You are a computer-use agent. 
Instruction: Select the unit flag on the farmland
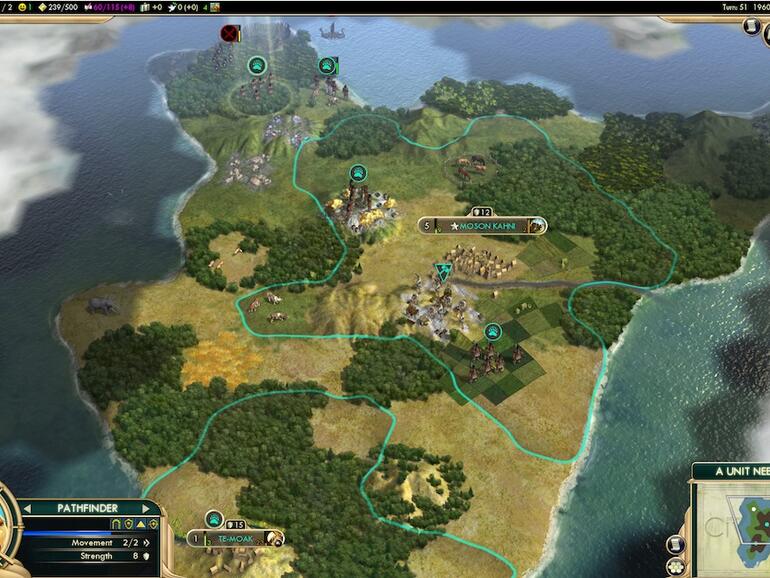[492, 332]
